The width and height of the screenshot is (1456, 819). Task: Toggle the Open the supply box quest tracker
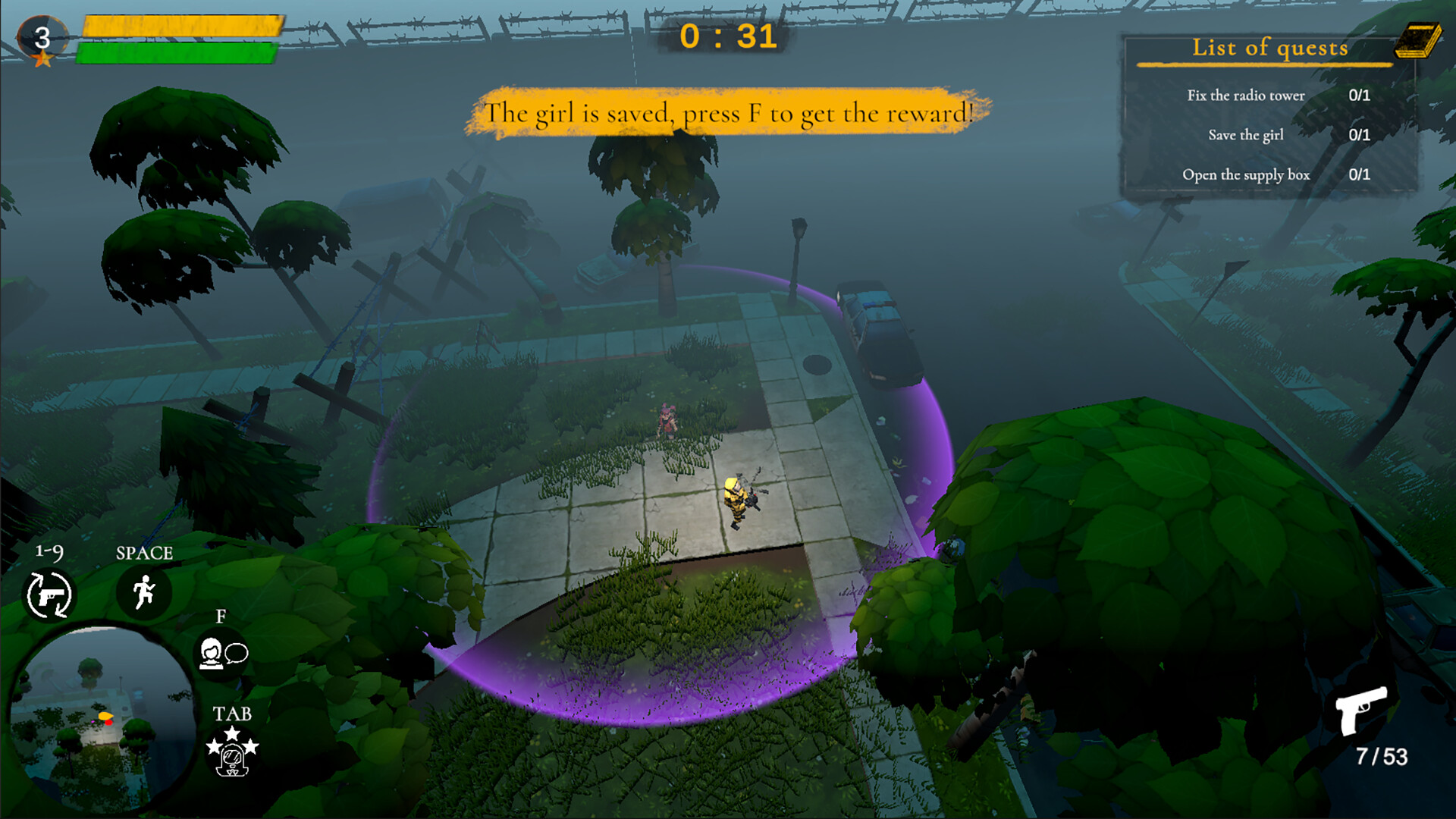pyautogui.click(x=1247, y=174)
